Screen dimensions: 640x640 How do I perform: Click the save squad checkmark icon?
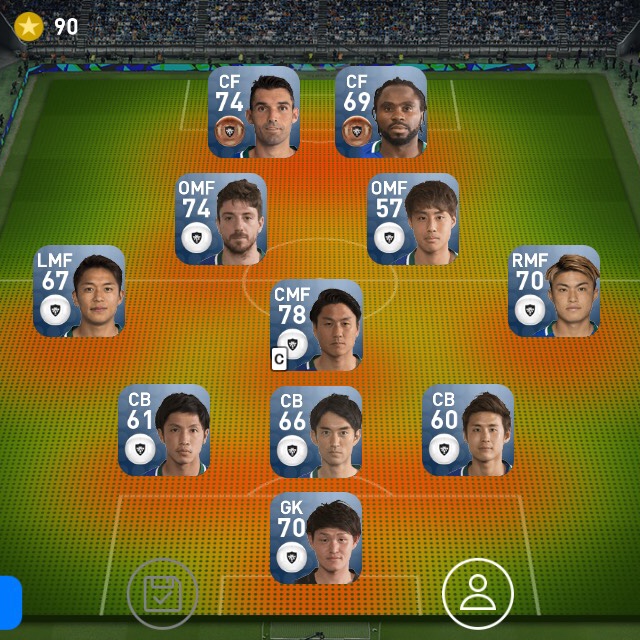pos(163,594)
